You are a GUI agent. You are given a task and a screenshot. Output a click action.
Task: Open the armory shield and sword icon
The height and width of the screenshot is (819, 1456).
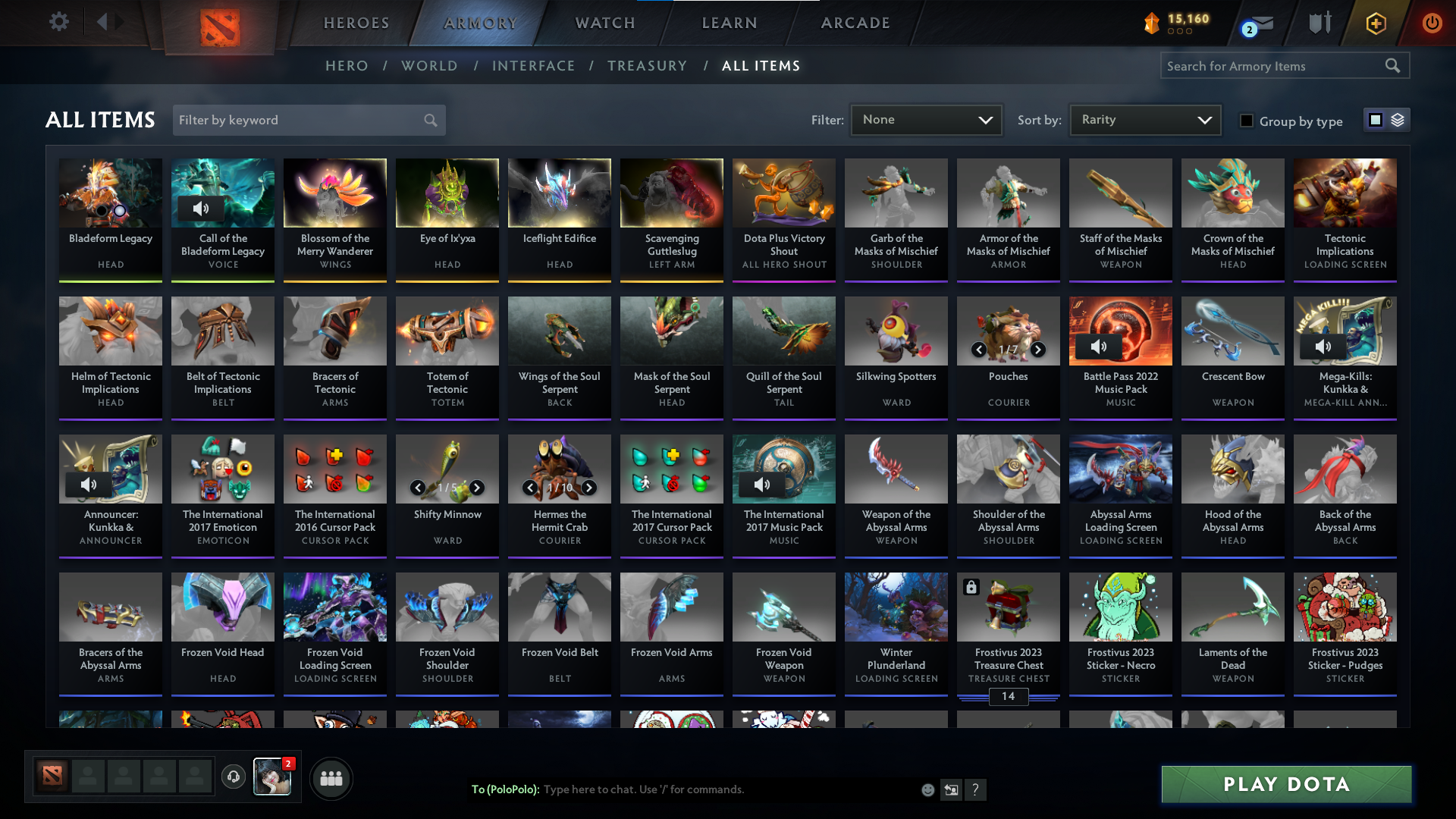click(1319, 23)
